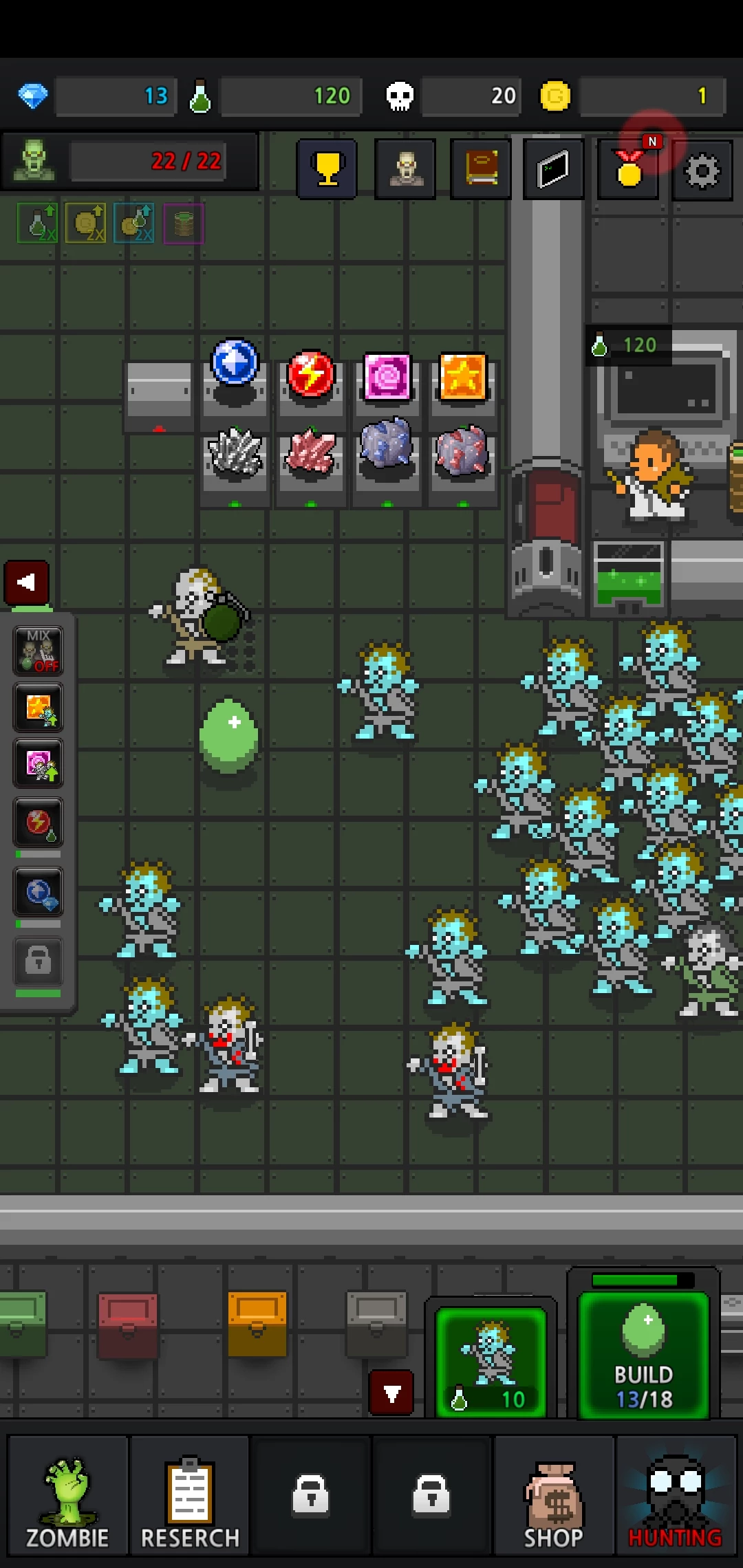743x1568 pixels.
Task: Tap the green BUILD egg button
Action: coord(643,1355)
